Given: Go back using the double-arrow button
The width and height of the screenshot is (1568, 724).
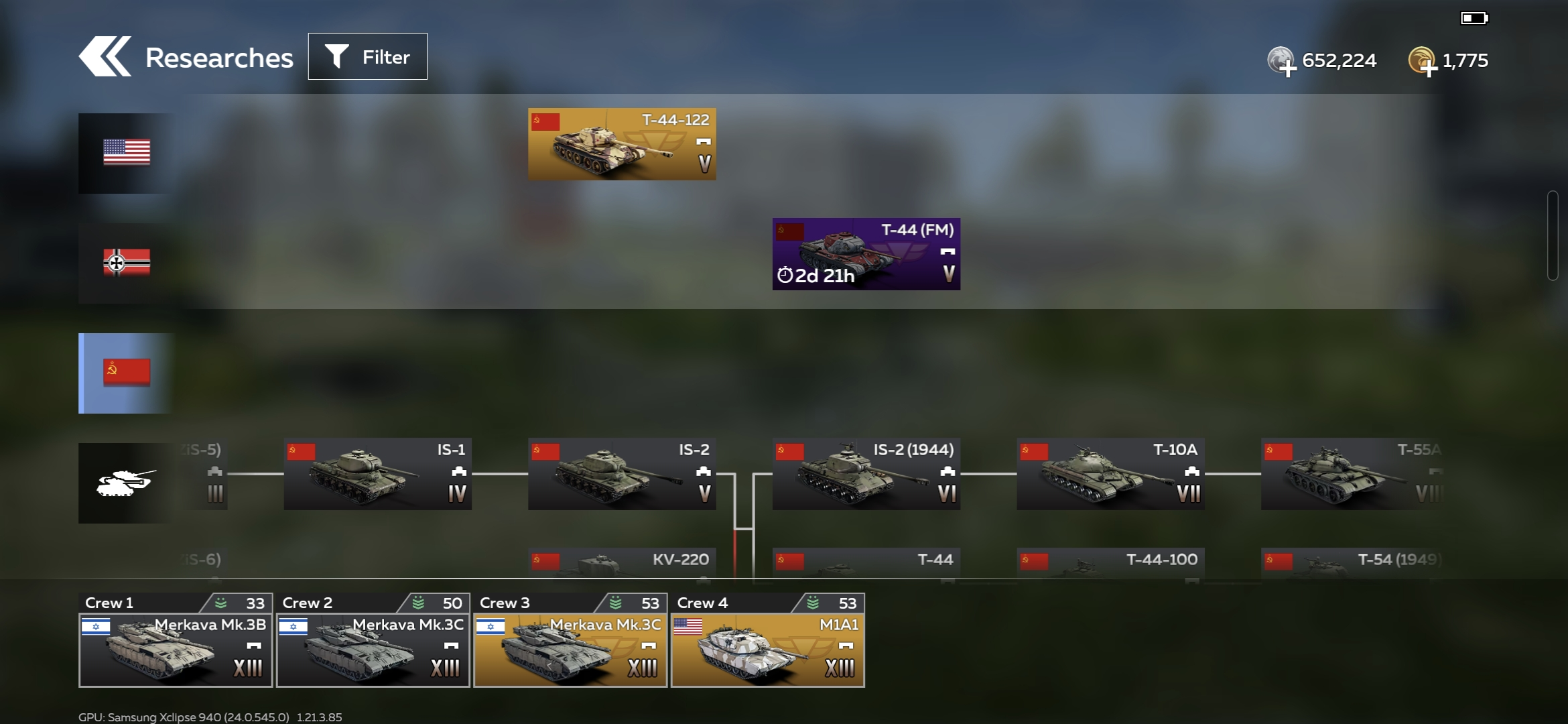Looking at the screenshot, I should tap(105, 57).
